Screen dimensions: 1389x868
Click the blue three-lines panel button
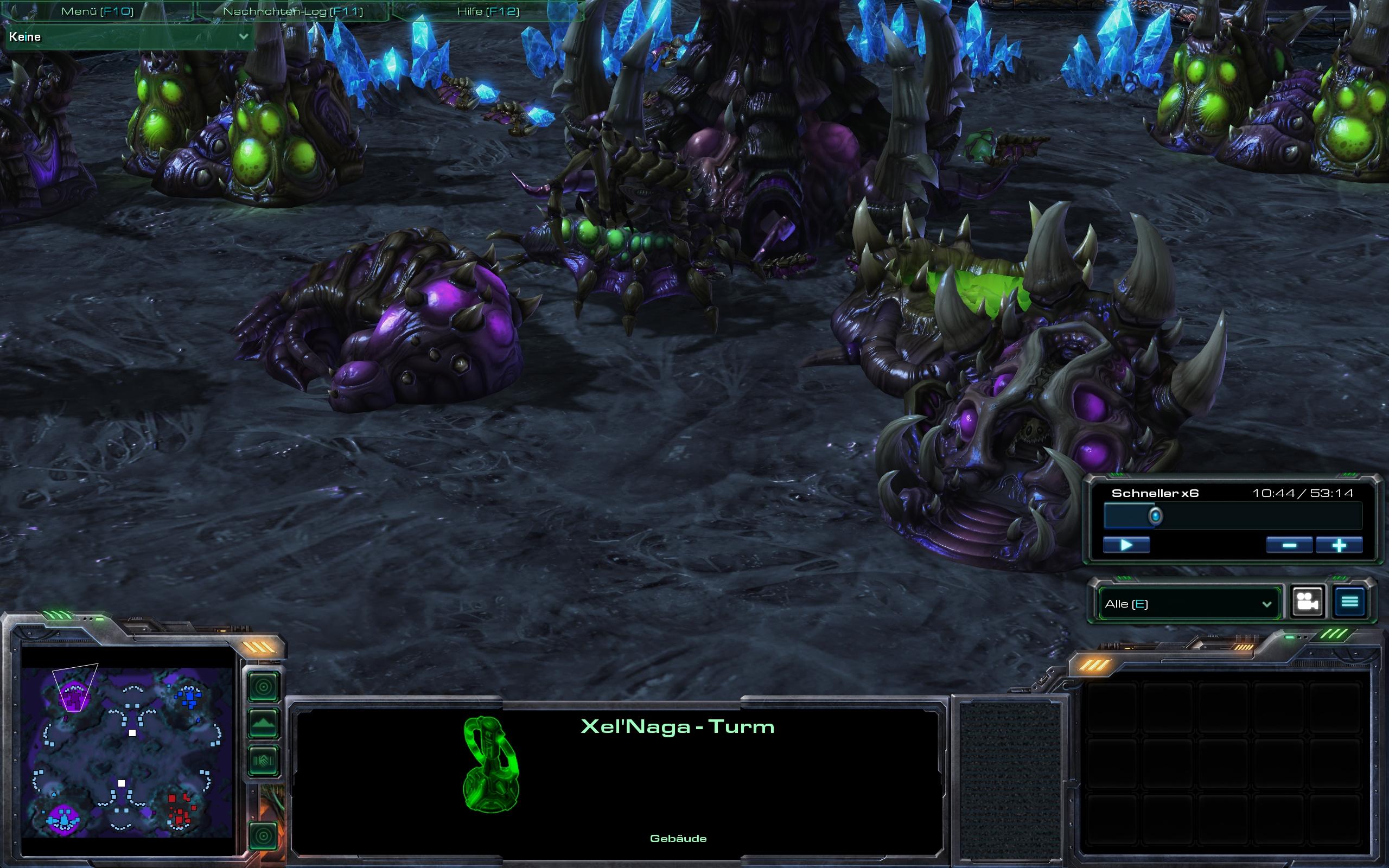pos(1349,602)
